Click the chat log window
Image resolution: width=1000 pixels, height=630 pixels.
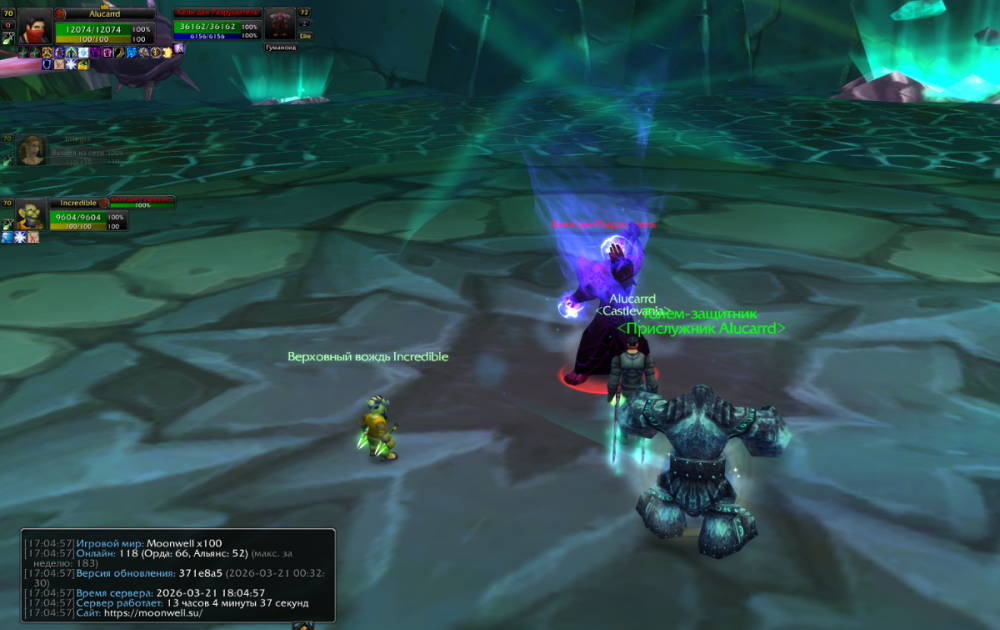tap(178, 575)
